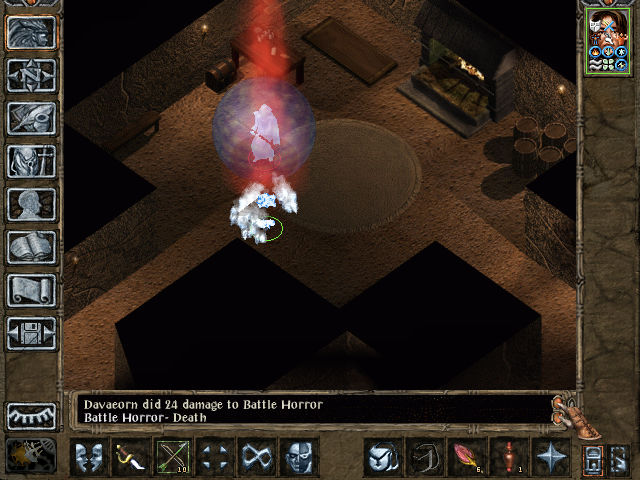The height and width of the screenshot is (480, 640).
Task: Select the bow weapon slot with 10 arrows
Action: pos(173,457)
